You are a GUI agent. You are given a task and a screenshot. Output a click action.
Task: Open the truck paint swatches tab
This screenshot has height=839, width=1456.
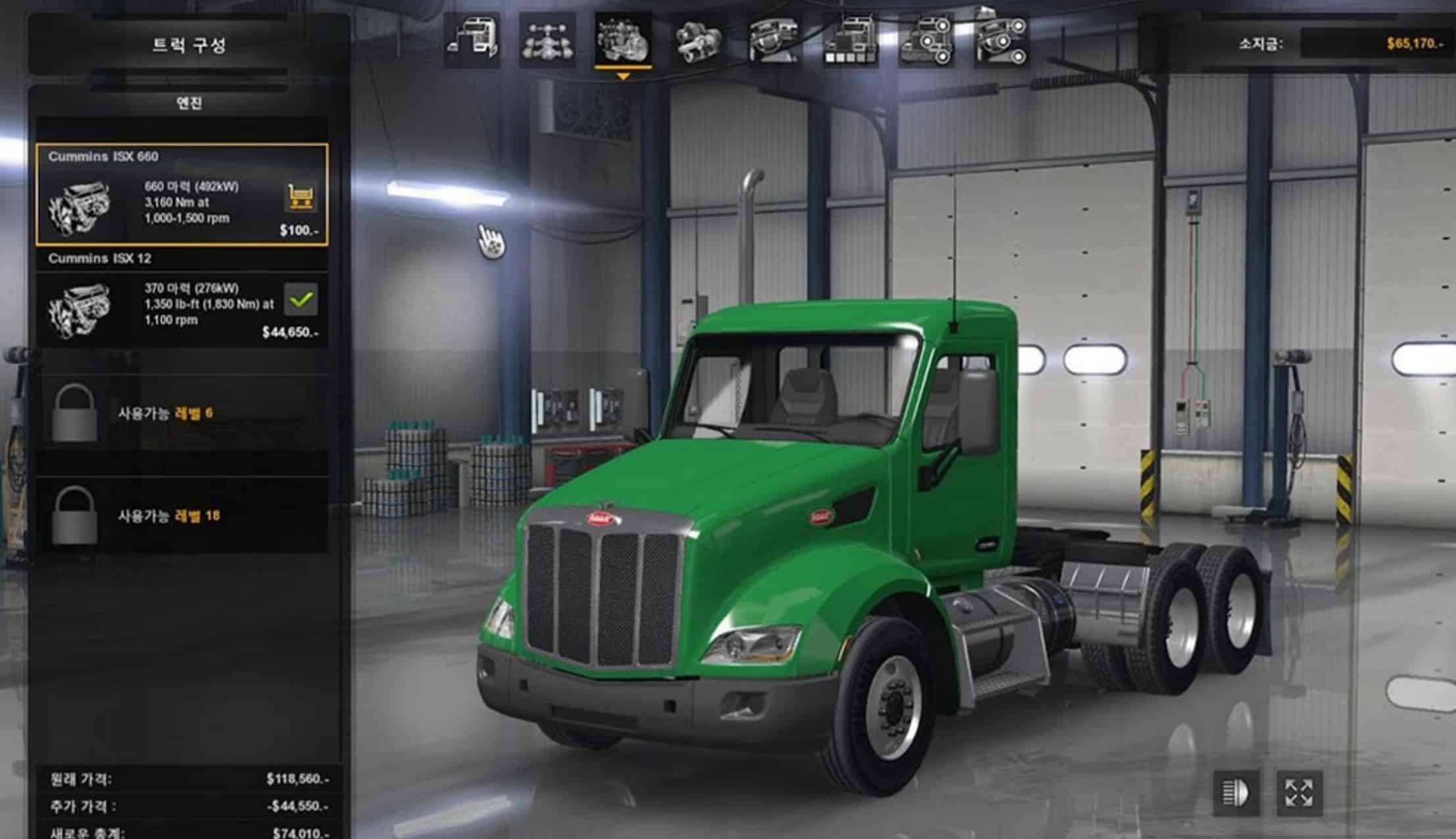coord(851,41)
